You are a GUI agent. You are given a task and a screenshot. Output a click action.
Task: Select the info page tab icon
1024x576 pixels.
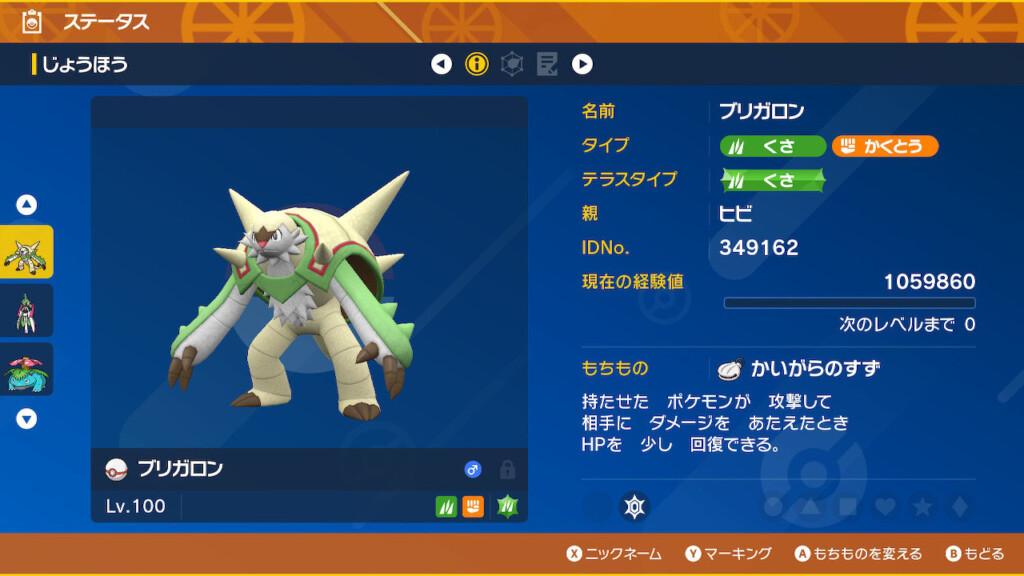point(477,65)
